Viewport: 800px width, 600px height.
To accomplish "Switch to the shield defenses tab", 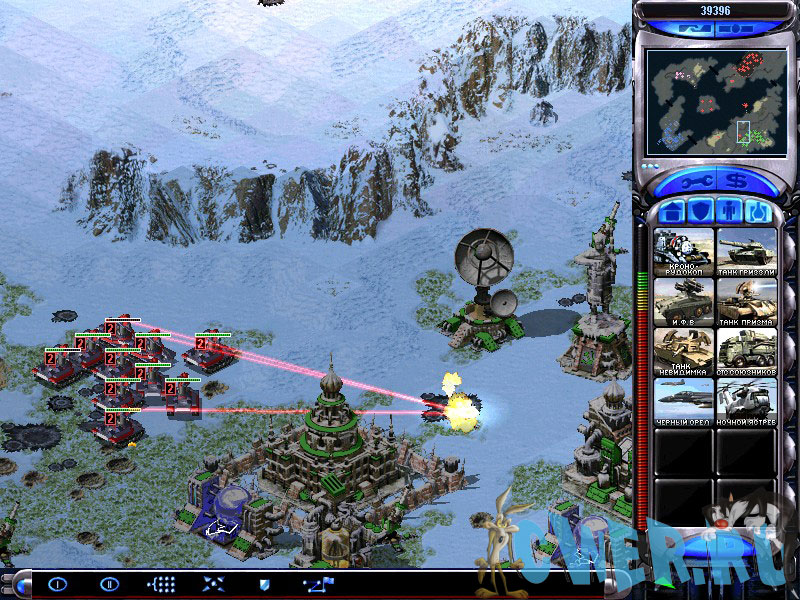I will [x=700, y=212].
